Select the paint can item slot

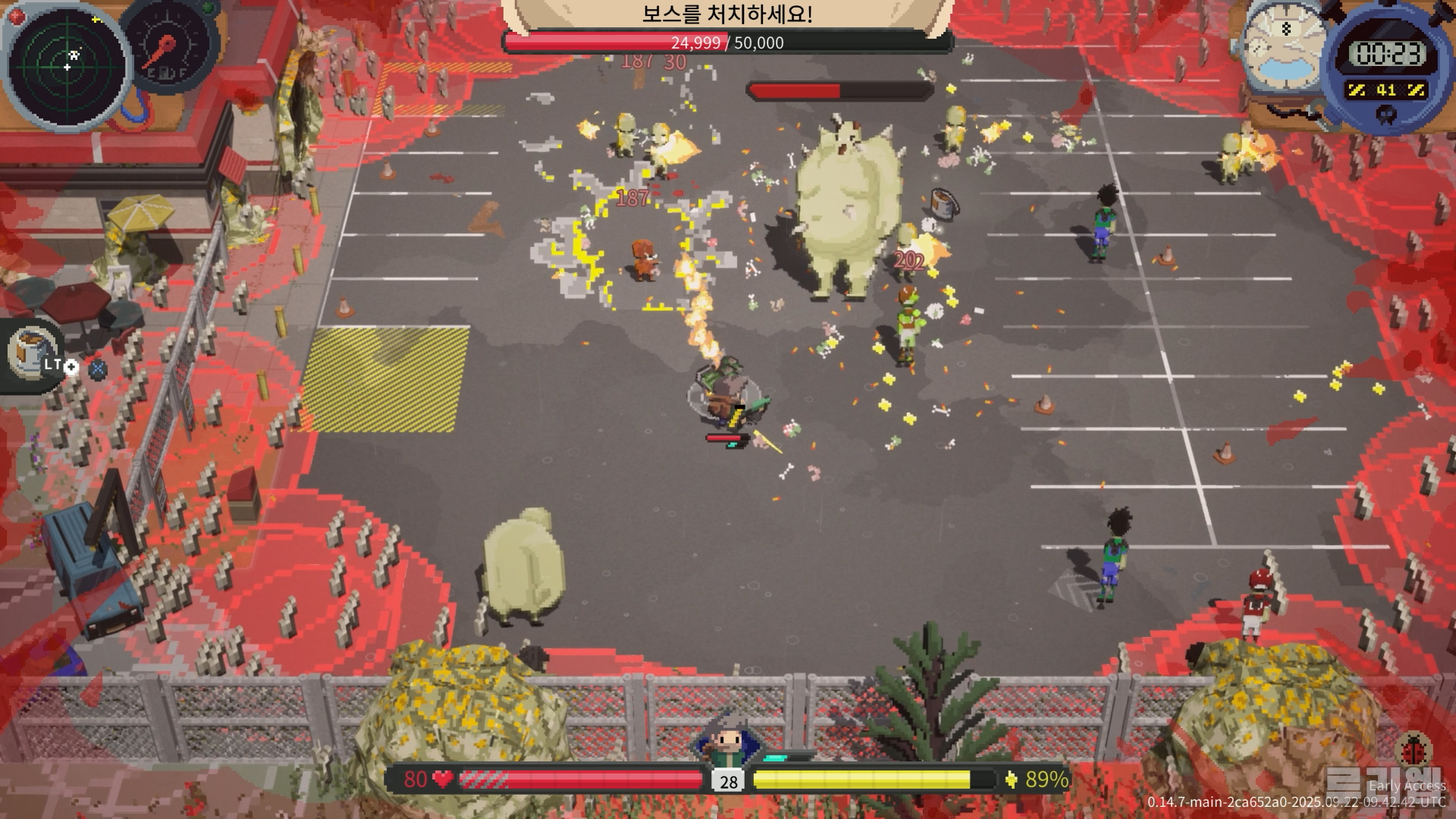pos(32,353)
